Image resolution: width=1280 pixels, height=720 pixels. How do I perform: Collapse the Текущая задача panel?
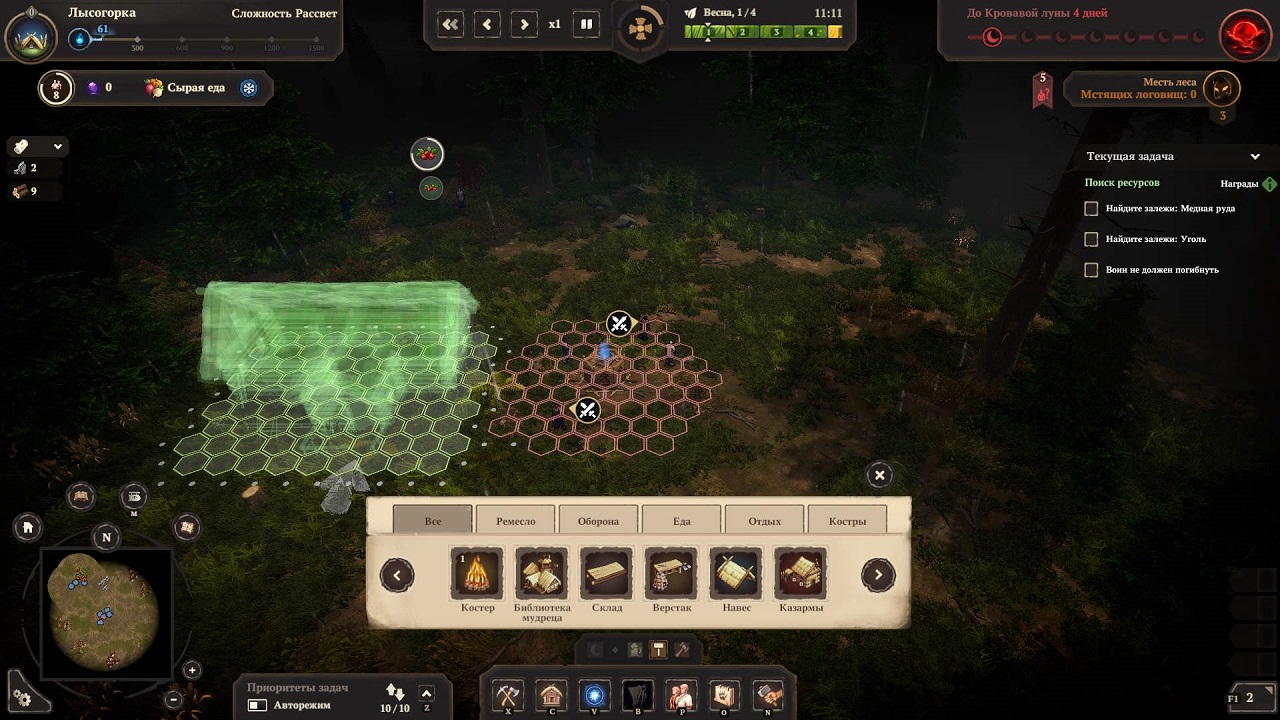(x=1255, y=157)
